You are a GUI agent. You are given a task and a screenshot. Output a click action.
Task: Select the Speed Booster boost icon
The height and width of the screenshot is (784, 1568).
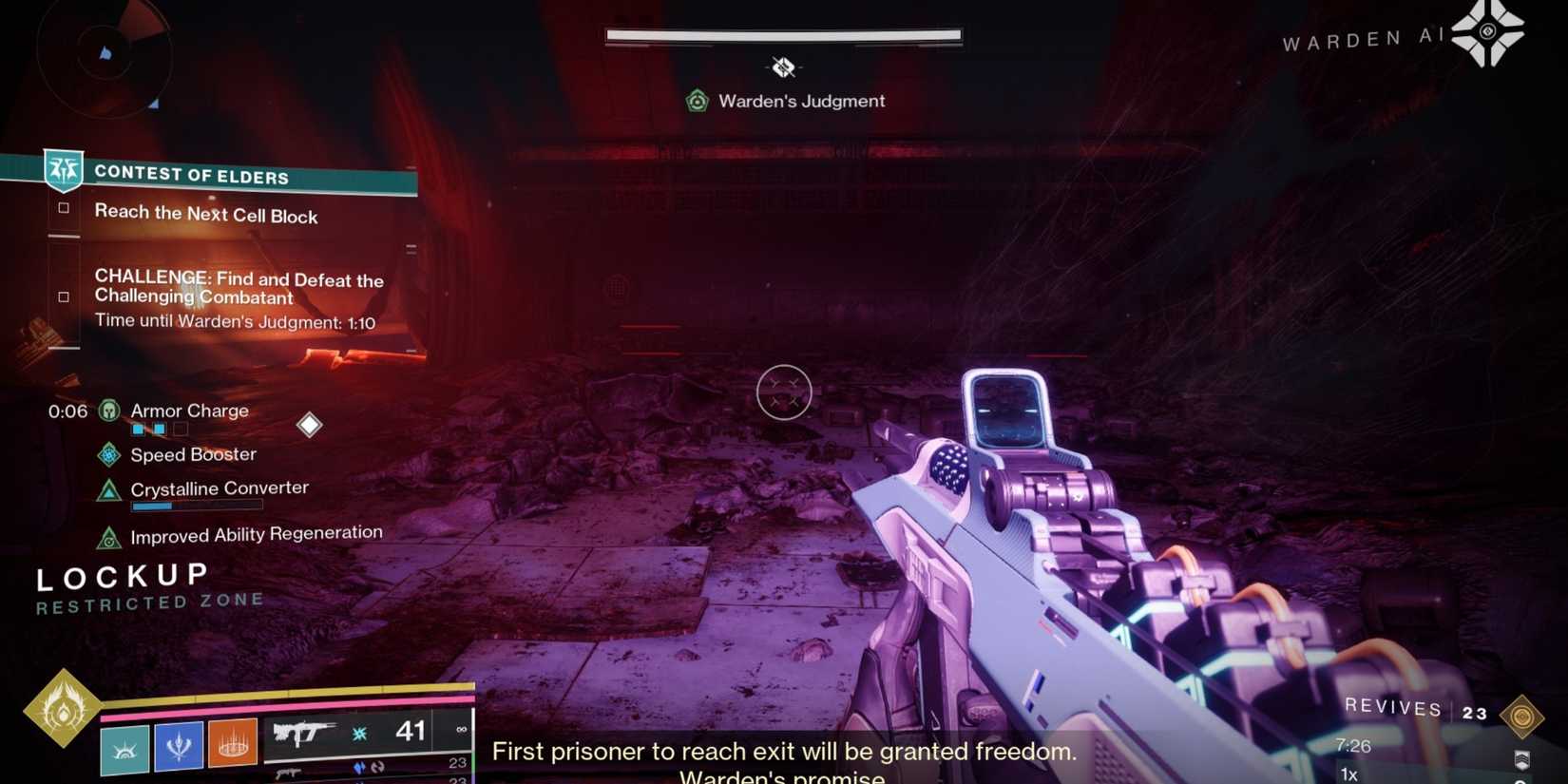107,455
